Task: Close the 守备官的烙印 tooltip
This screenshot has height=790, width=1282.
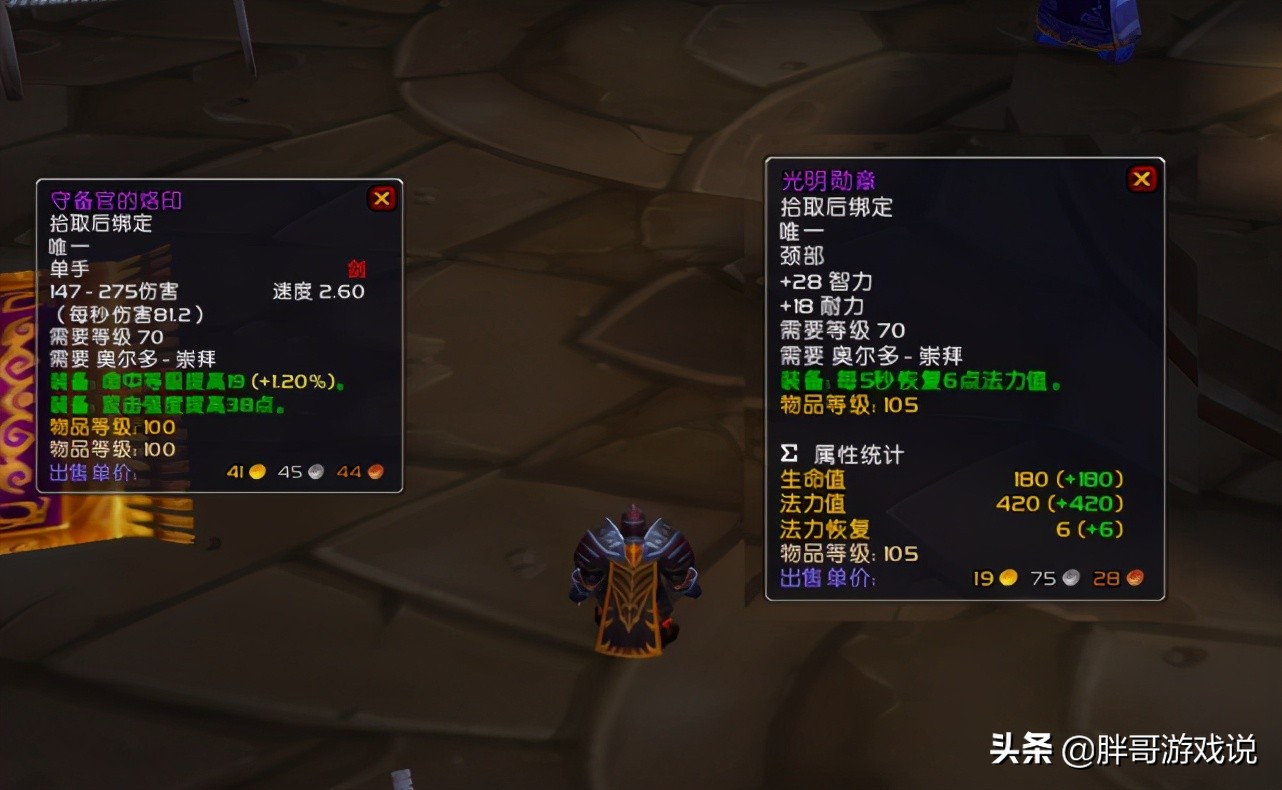Action: tap(381, 198)
